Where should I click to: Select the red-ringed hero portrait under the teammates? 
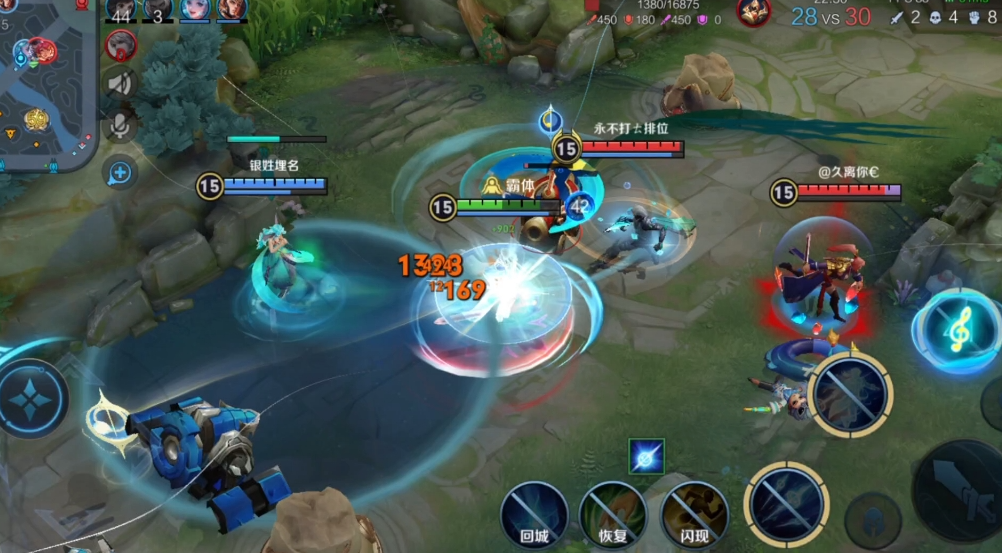pyautogui.click(x=120, y=44)
